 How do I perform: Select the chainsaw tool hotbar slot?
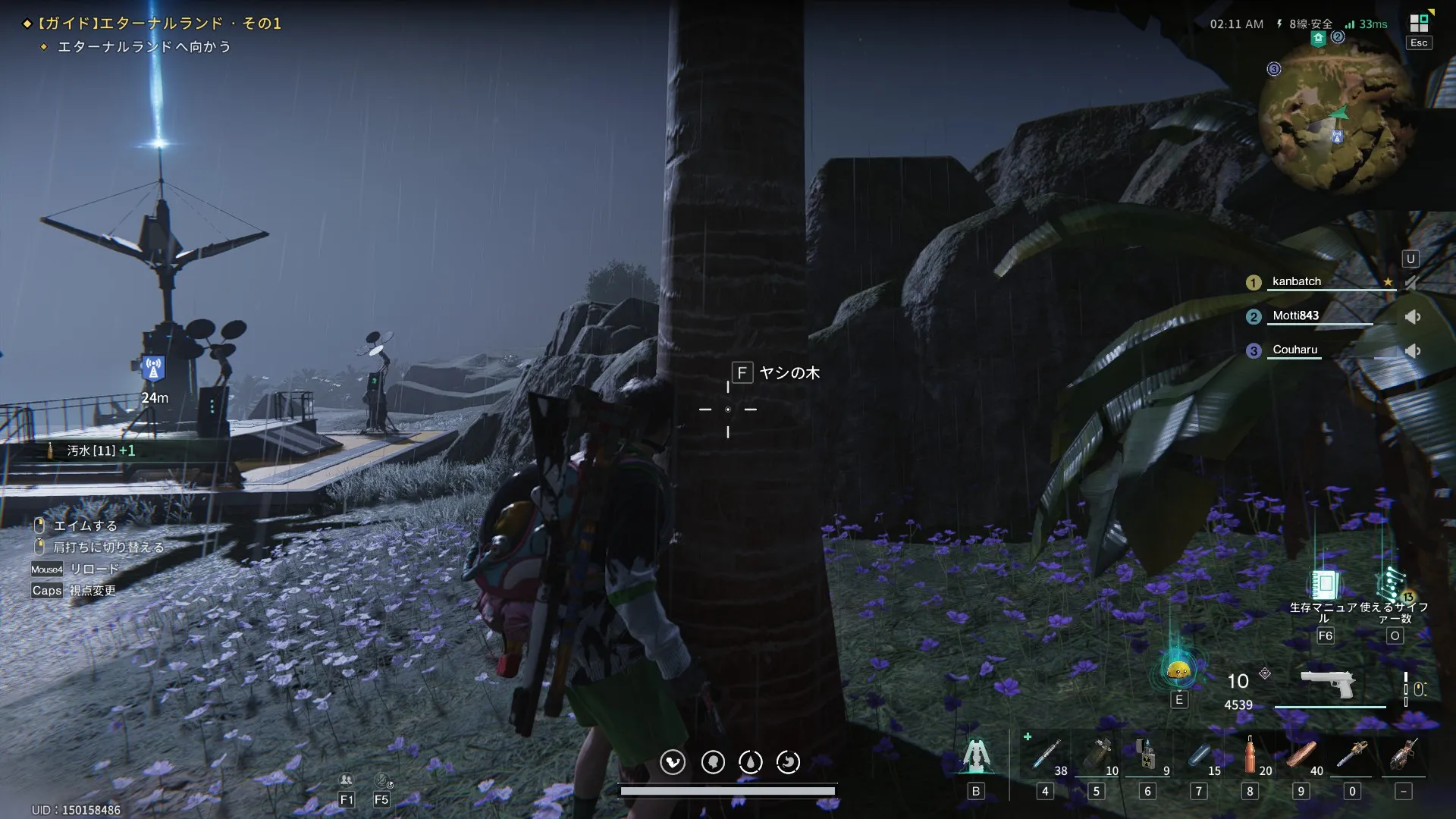[1353, 755]
